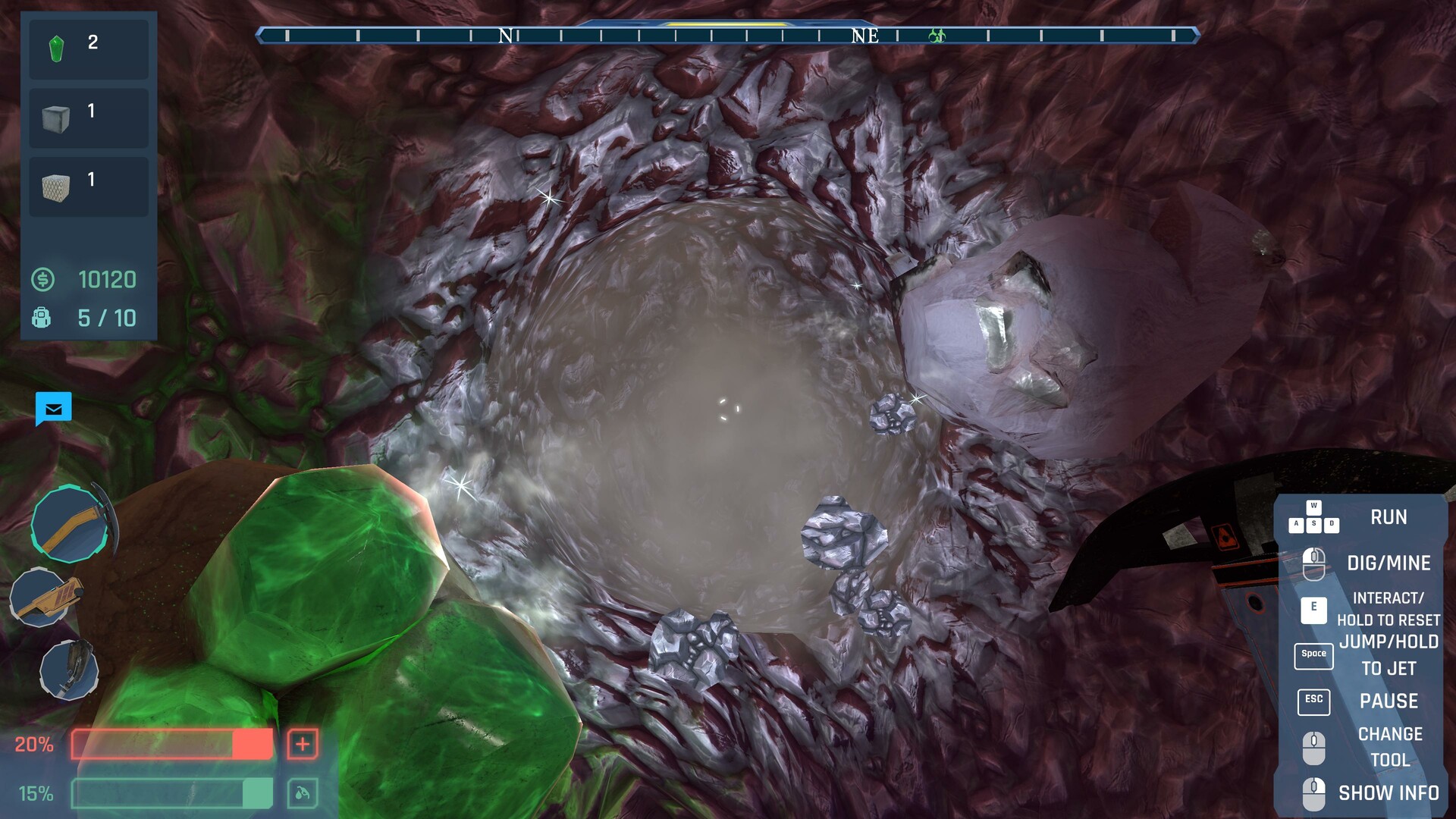
Task: Select the grey stone cube inventory slot
Action: click(x=88, y=118)
